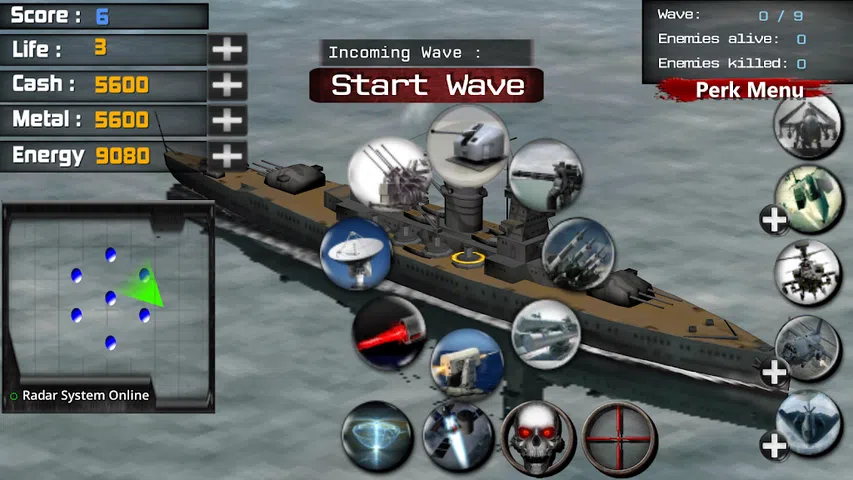Deploy the Apache attack helicopter
Viewport: 853px width, 480px height.
pyautogui.click(x=808, y=272)
